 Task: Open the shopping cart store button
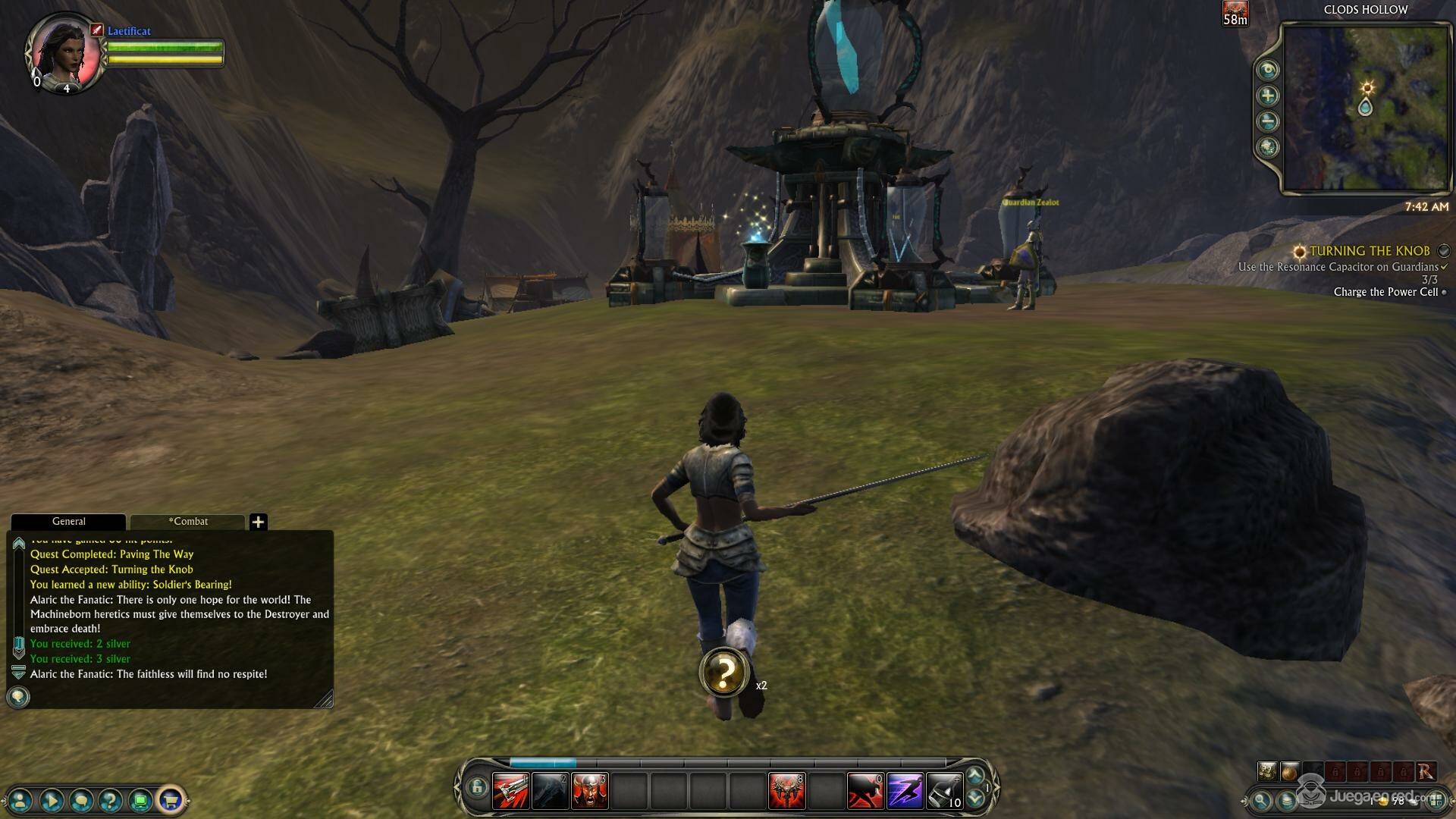tap(170, 799)
